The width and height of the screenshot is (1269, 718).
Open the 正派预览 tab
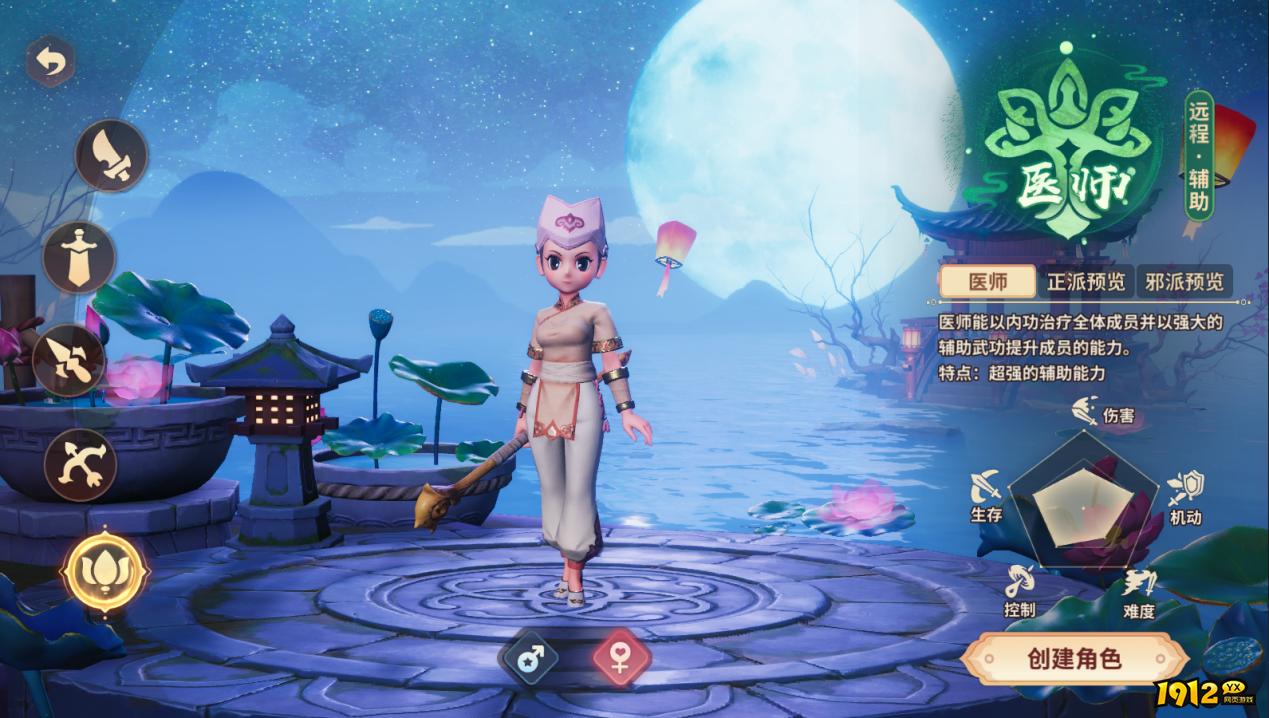1086,282
